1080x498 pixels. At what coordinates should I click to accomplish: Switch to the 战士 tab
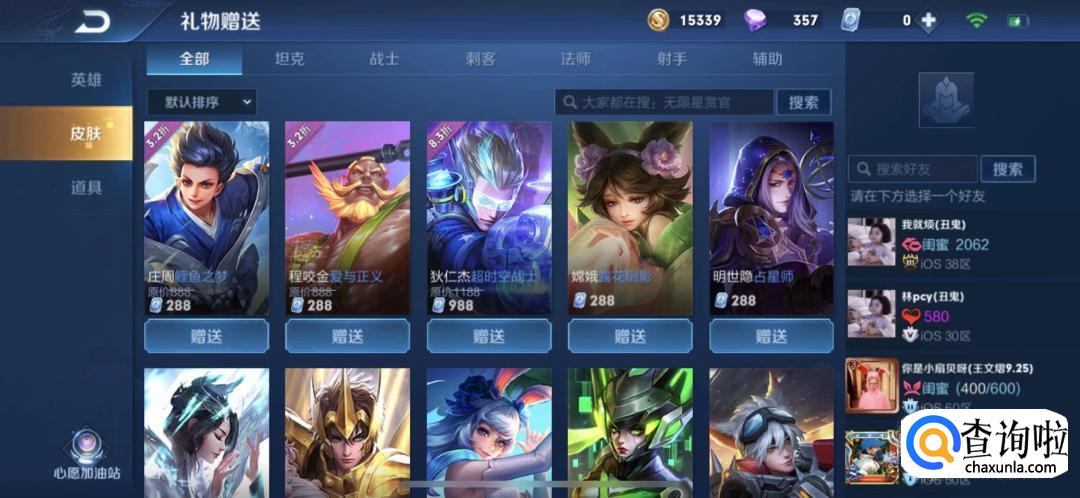click(x=384, y=59)
